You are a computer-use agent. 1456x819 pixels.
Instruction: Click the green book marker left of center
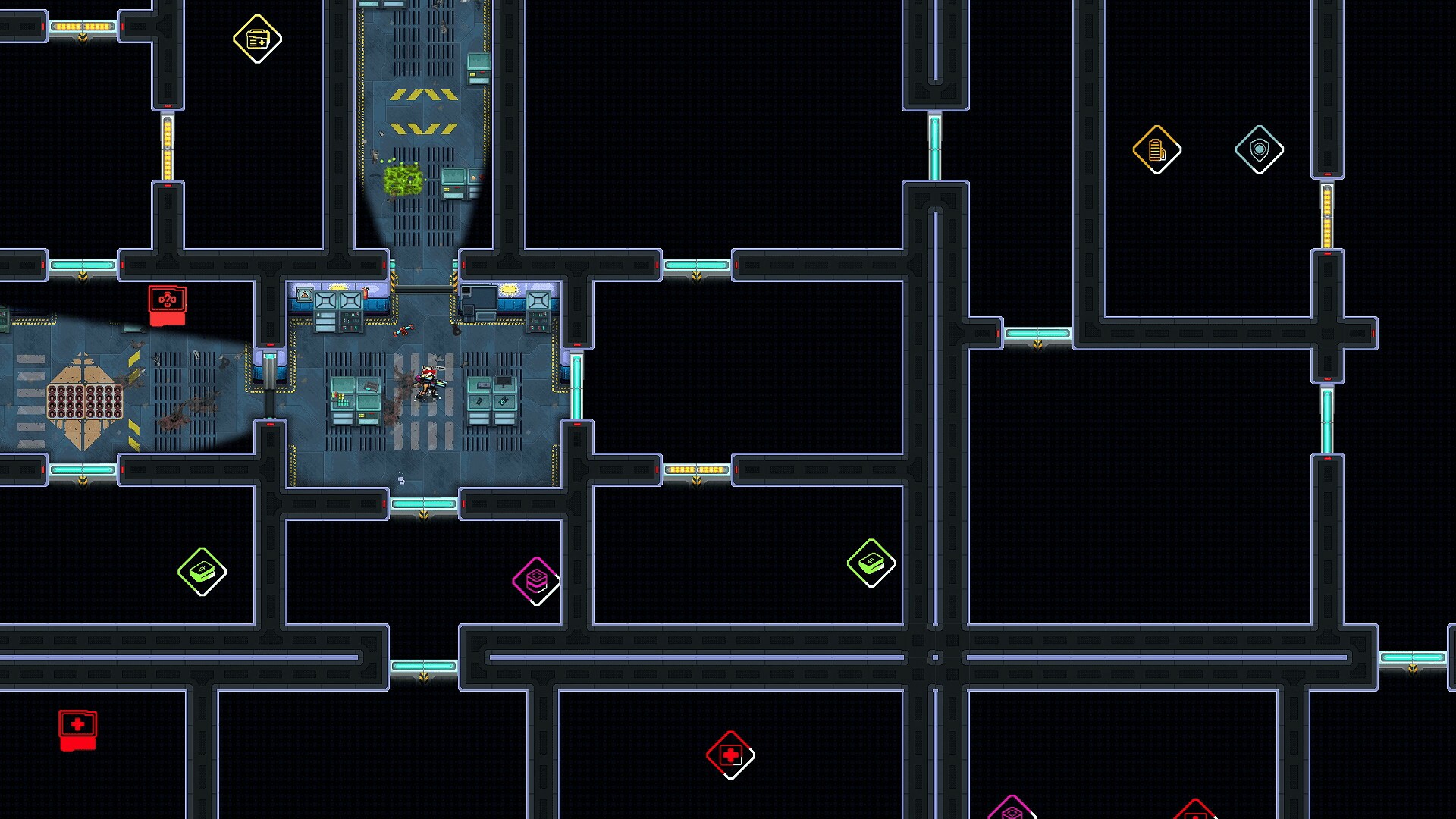[201, 570]
